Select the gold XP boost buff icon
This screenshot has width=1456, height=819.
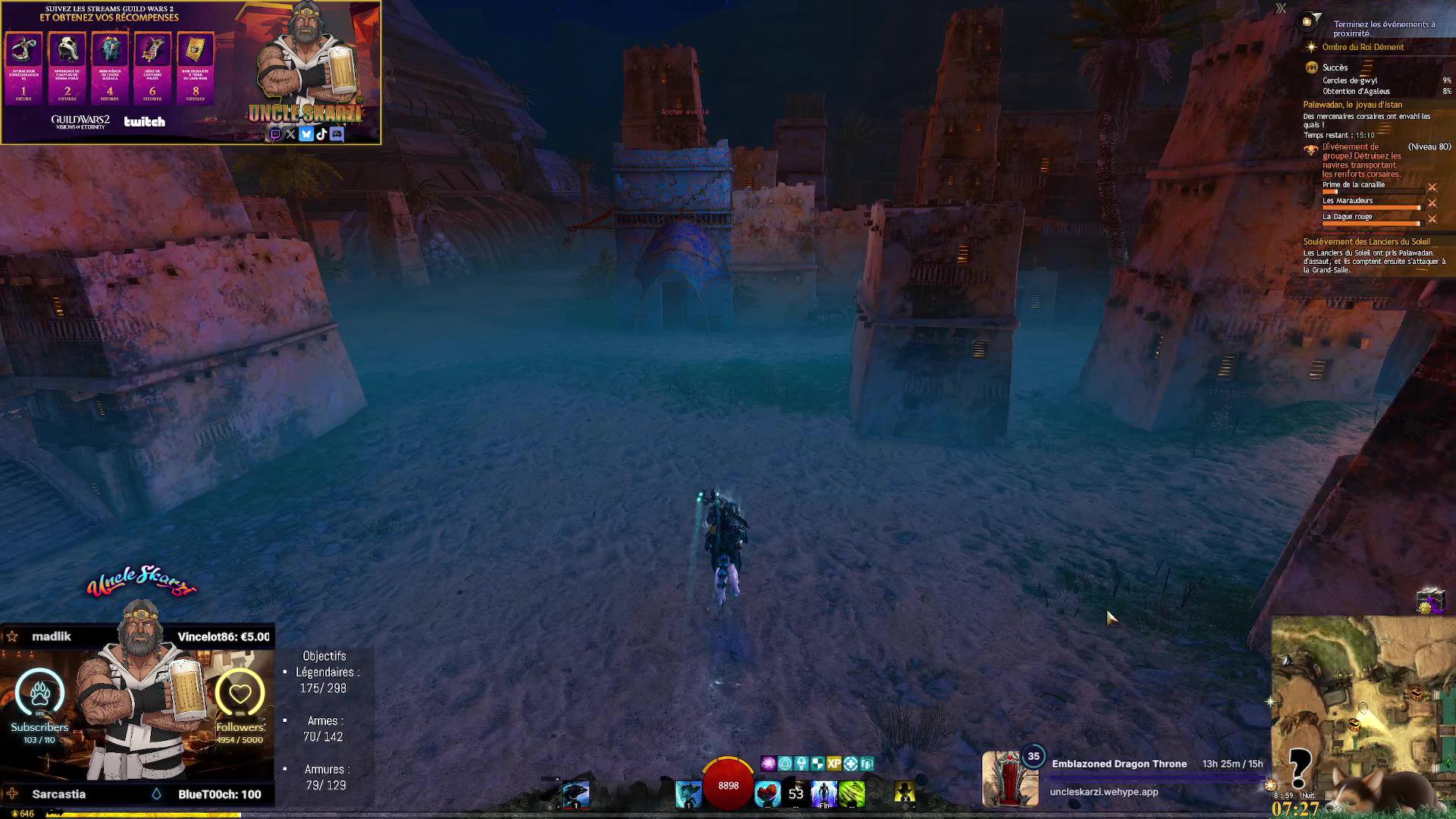pyautogui.click(x=834, y=764)
